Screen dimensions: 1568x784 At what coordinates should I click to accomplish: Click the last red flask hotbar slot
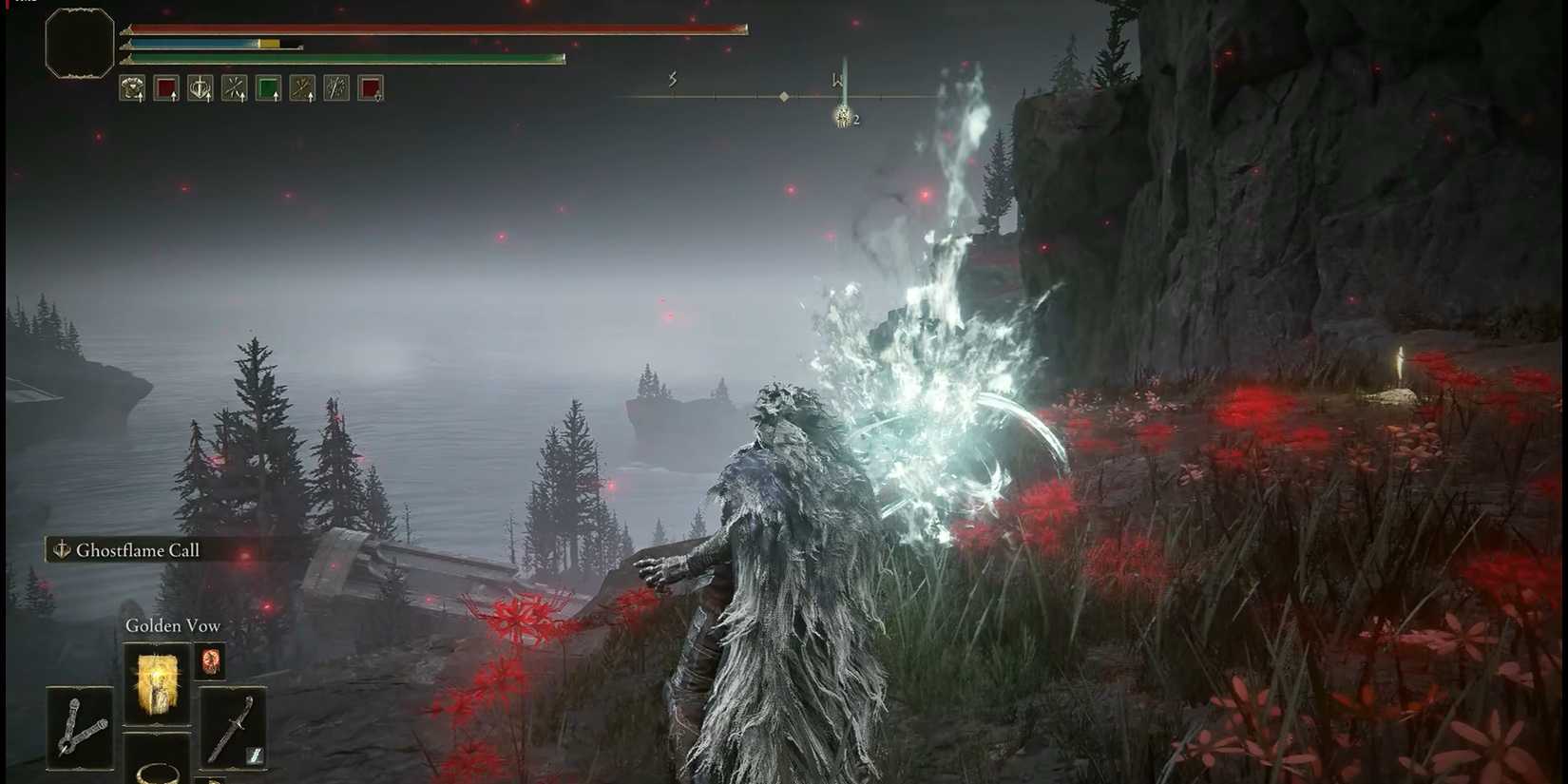point(372,87)
